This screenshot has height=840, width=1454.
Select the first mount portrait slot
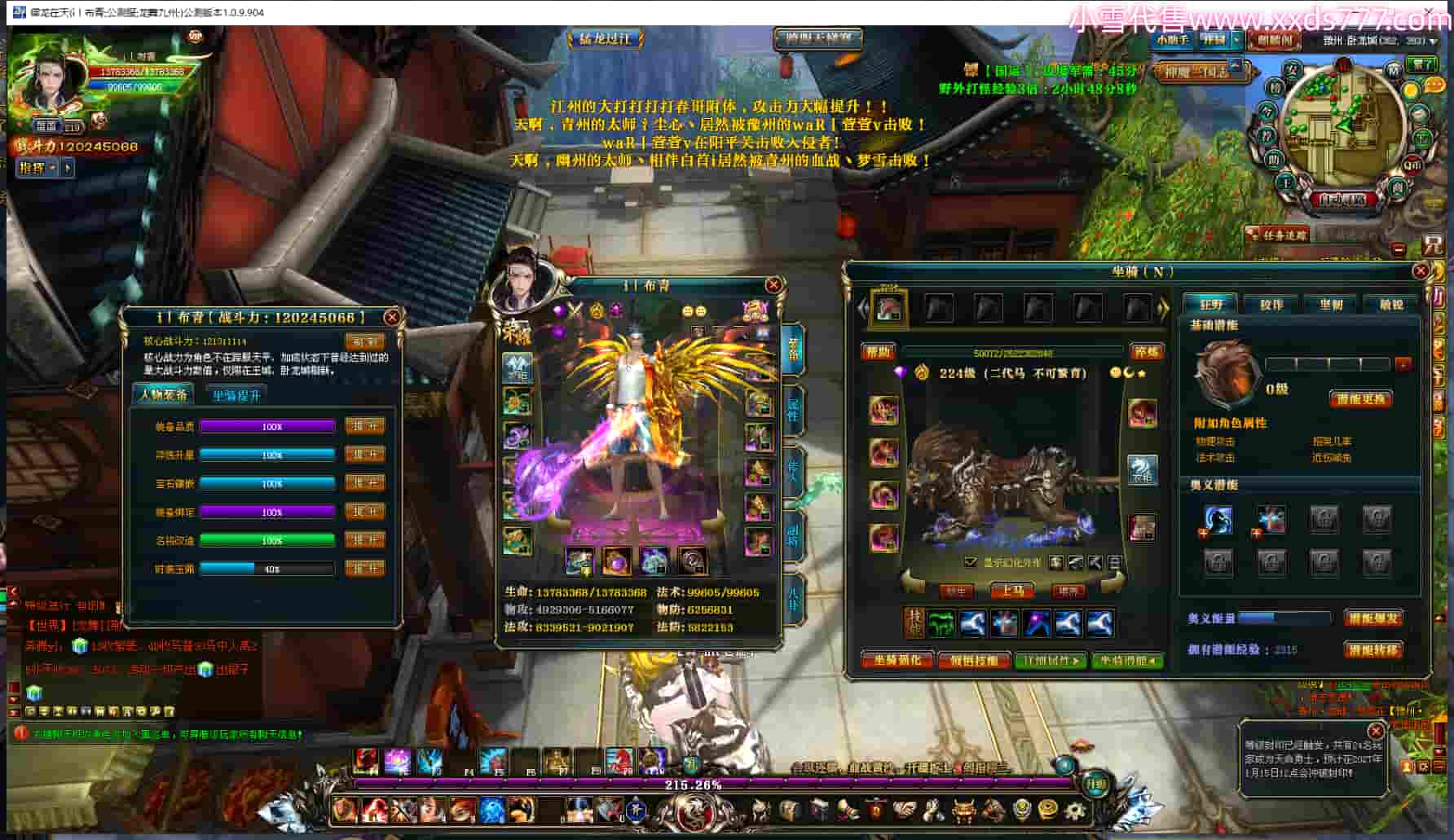[888, 309]
